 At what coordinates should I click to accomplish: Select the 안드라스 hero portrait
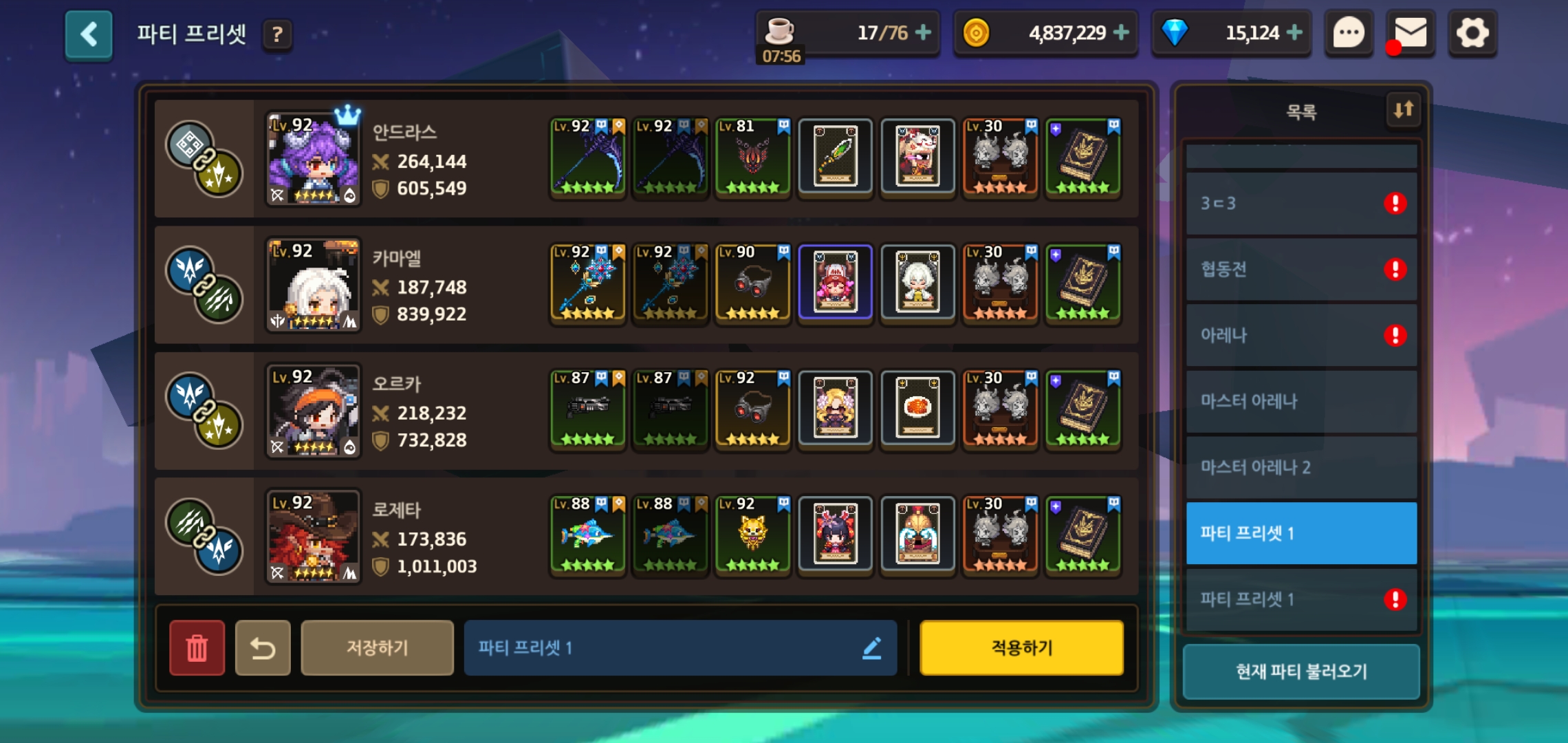click(313, 160)
